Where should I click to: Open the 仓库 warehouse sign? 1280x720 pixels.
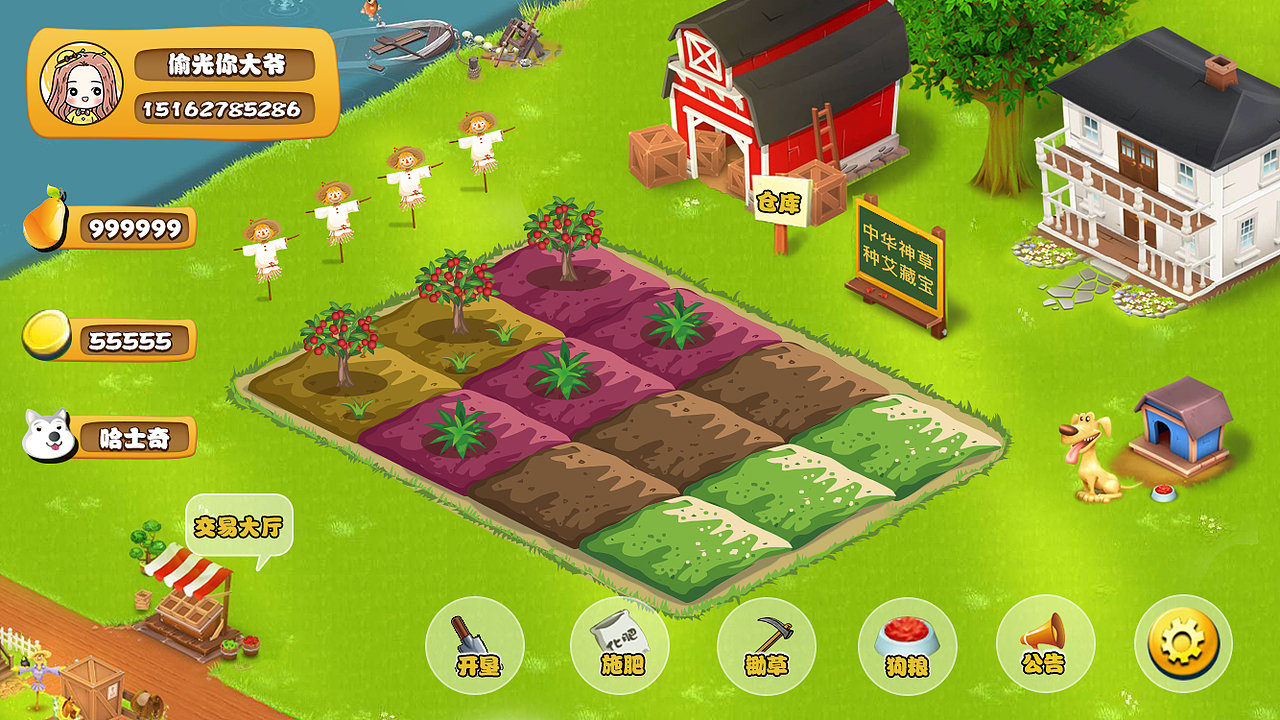[778, 203]
